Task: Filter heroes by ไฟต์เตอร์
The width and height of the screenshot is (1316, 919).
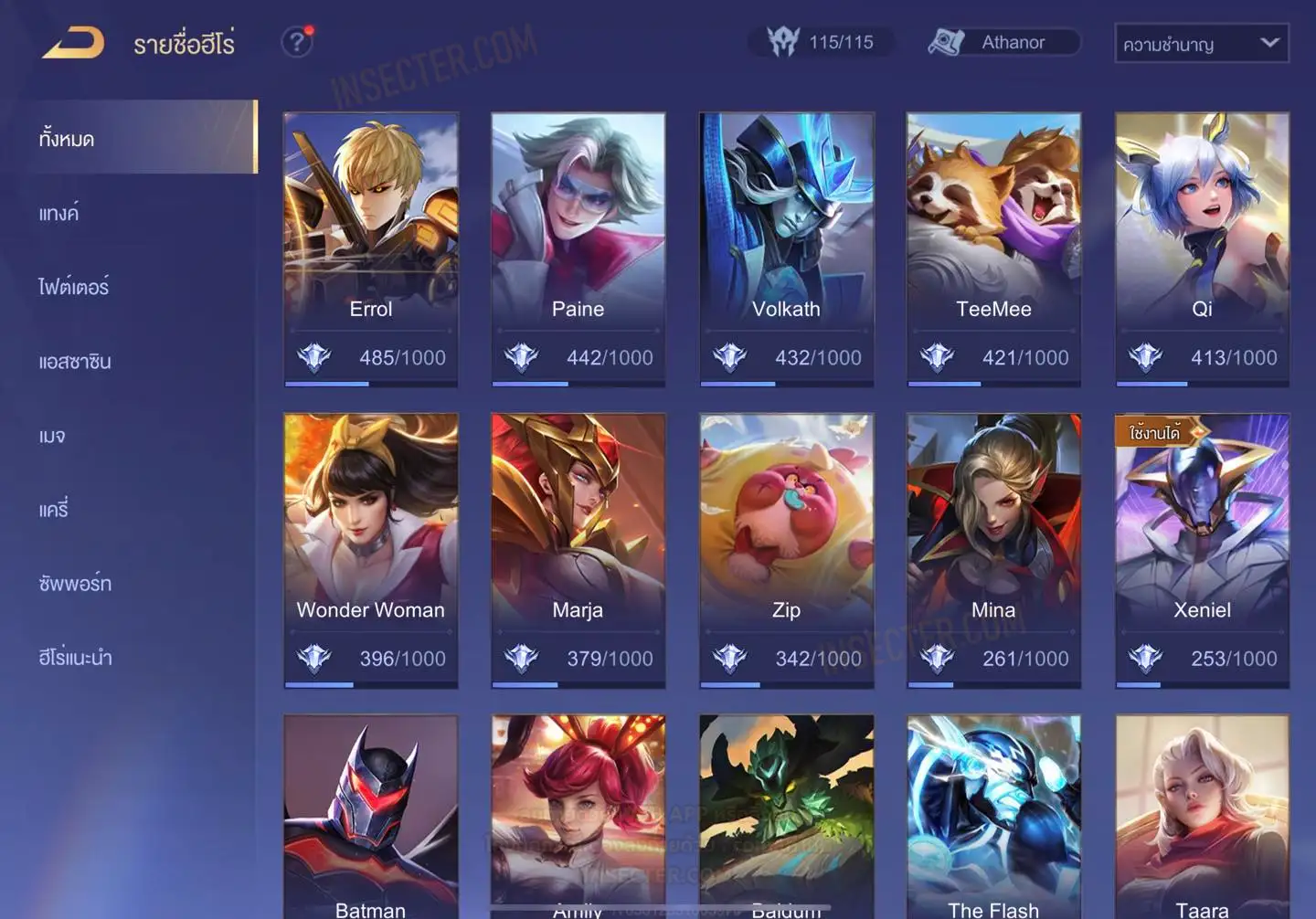Action: [x=74, y=287]
